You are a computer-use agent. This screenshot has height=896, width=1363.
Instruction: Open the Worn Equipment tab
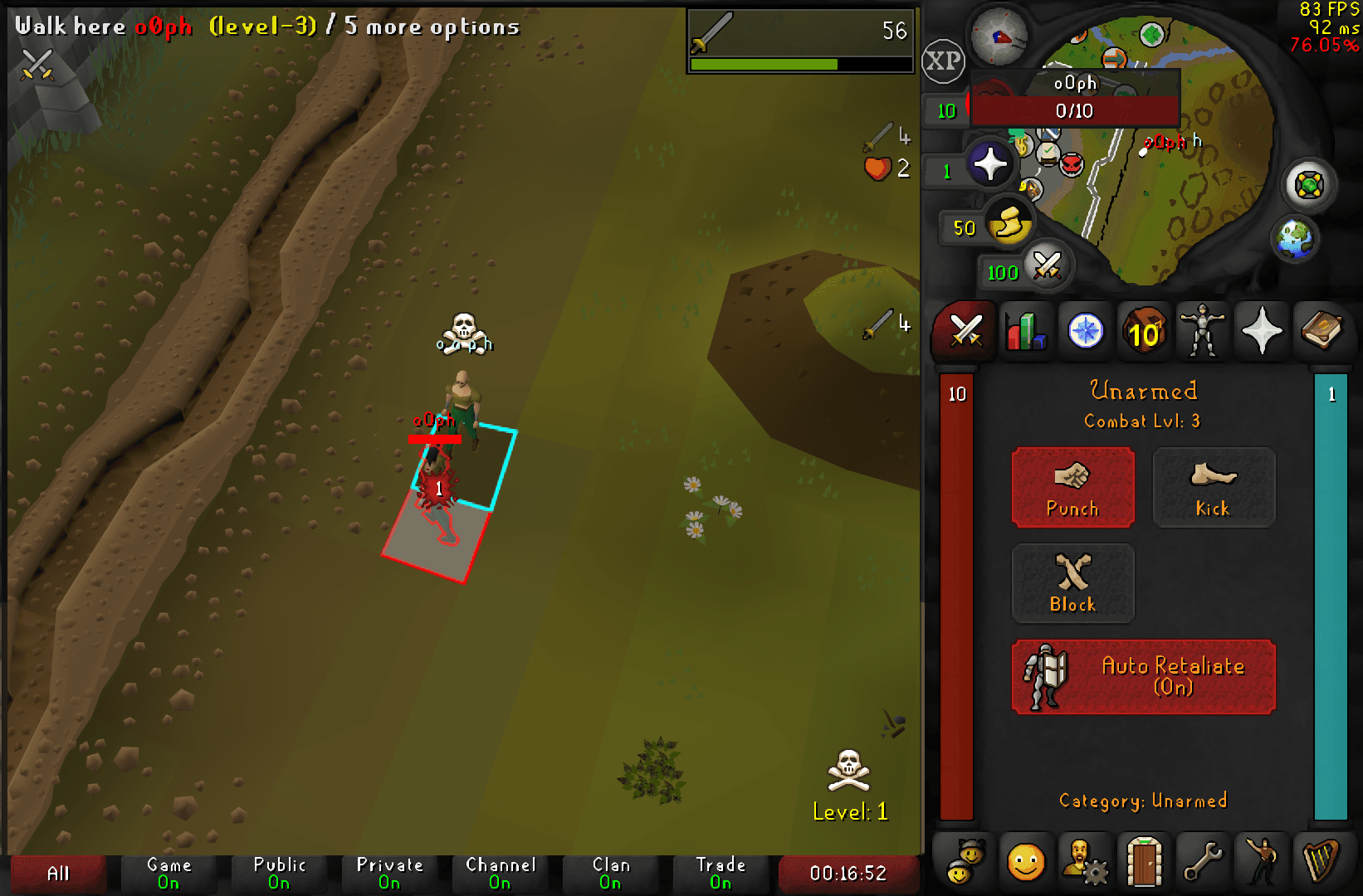click(1203, 331)
